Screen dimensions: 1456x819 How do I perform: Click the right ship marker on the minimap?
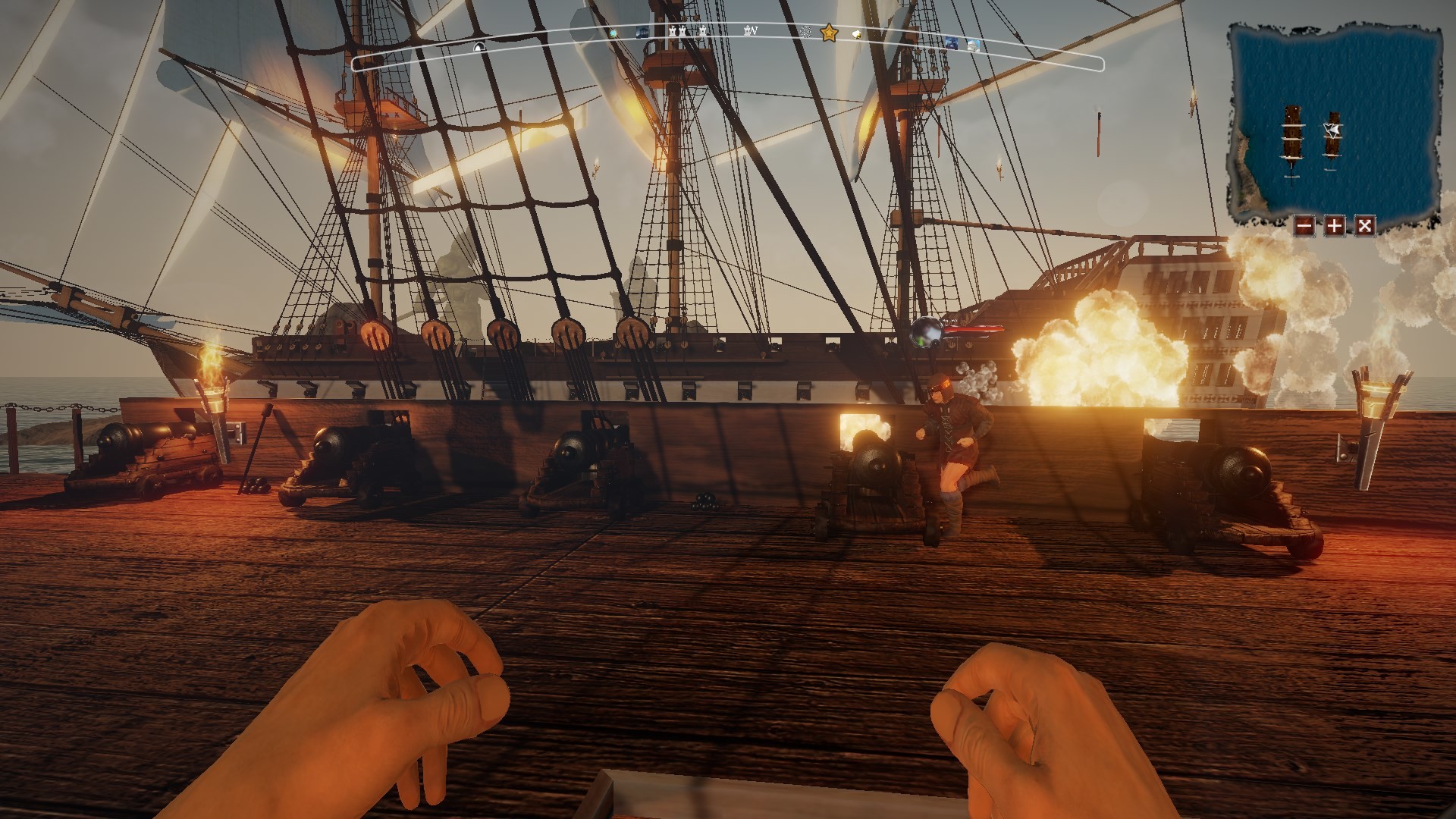1332,140
